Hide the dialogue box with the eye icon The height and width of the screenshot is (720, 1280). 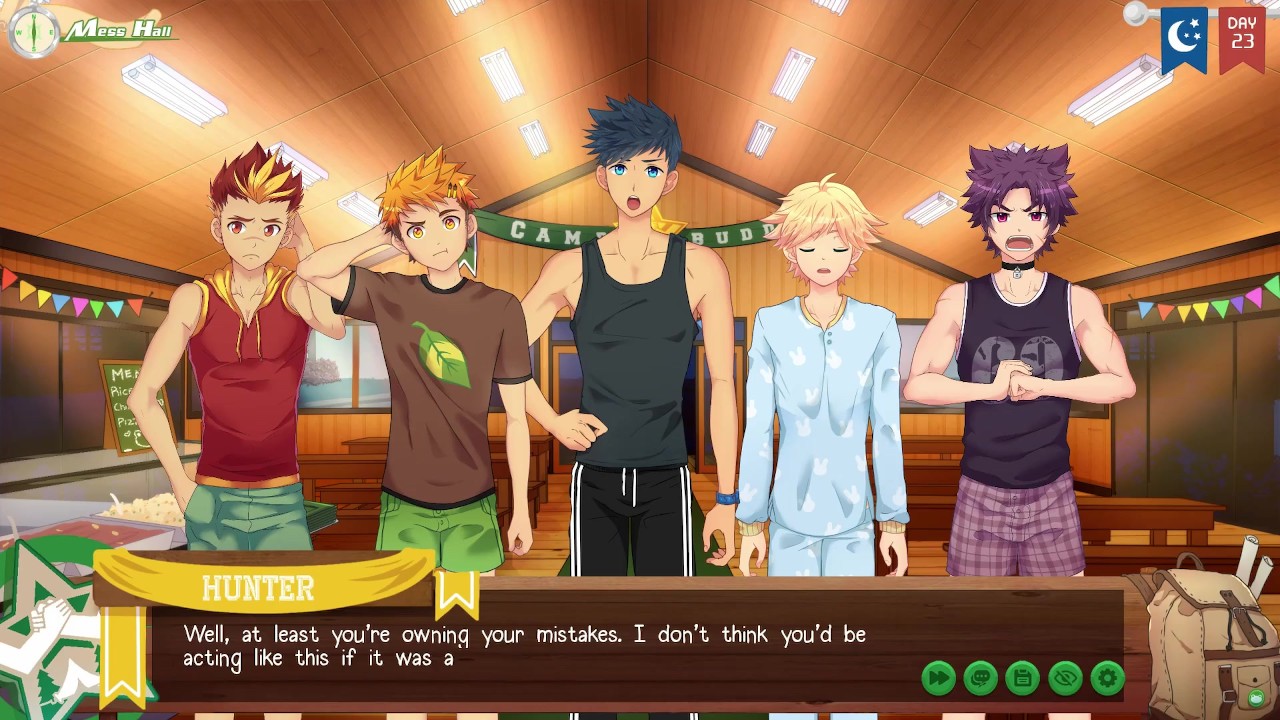(x=1065, y=679)
